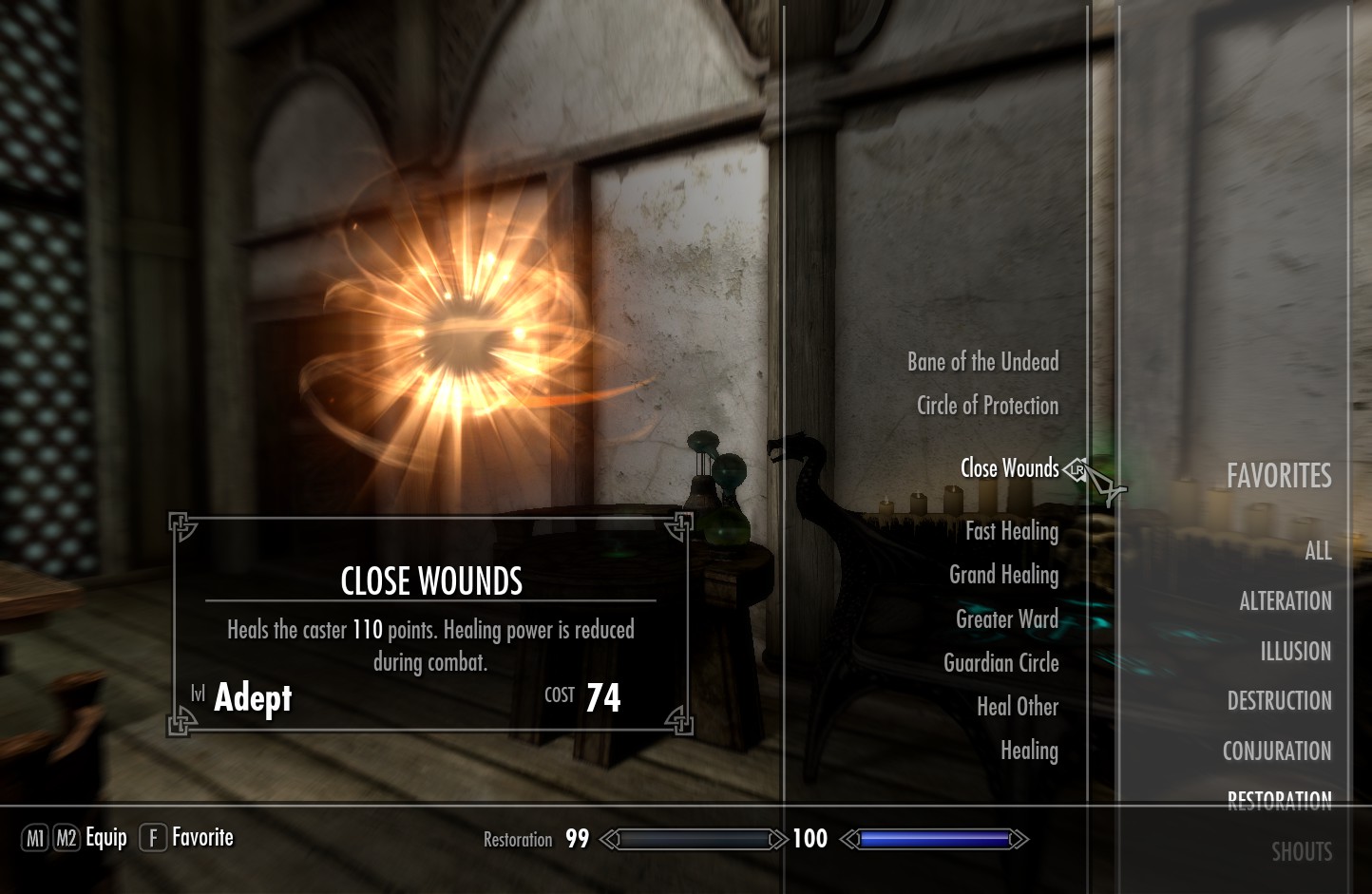Open the Favorites category

tap(1279, 476)
